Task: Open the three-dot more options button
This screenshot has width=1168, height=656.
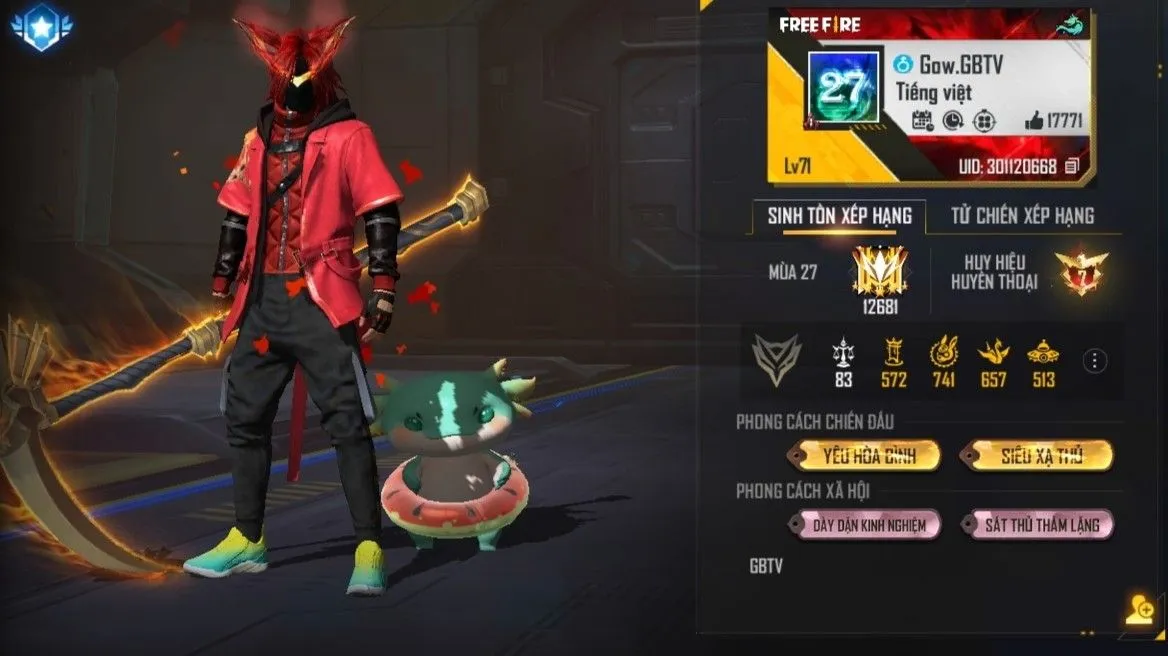Action: tap(1096, 361)
